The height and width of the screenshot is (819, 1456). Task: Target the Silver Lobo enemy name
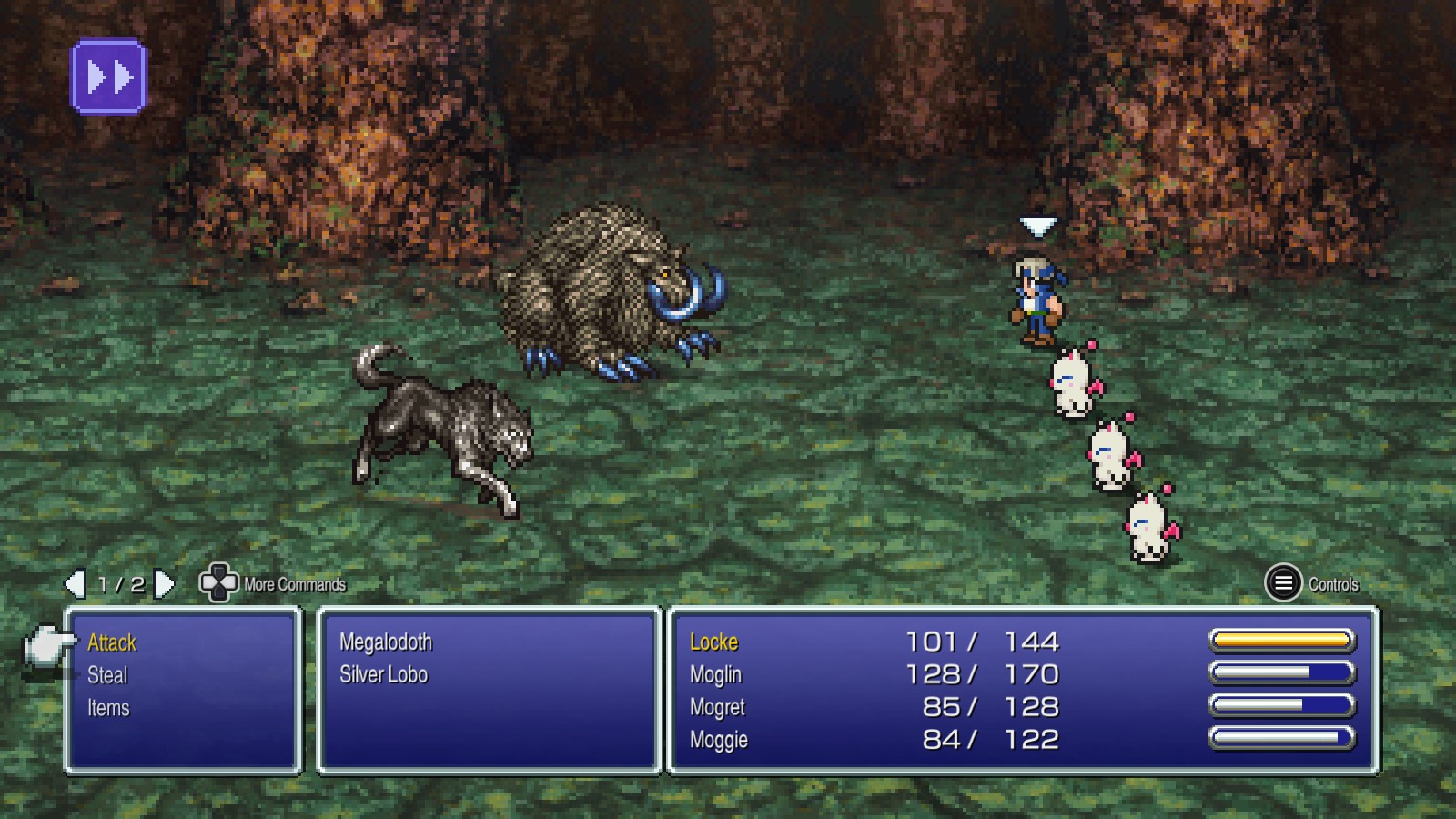coord(383,675)
